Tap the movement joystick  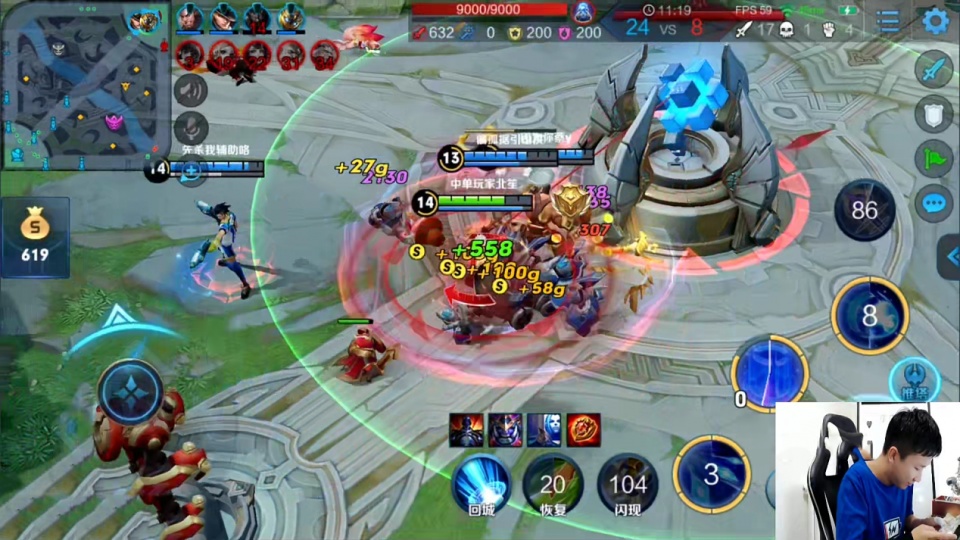tap(130, 391)
